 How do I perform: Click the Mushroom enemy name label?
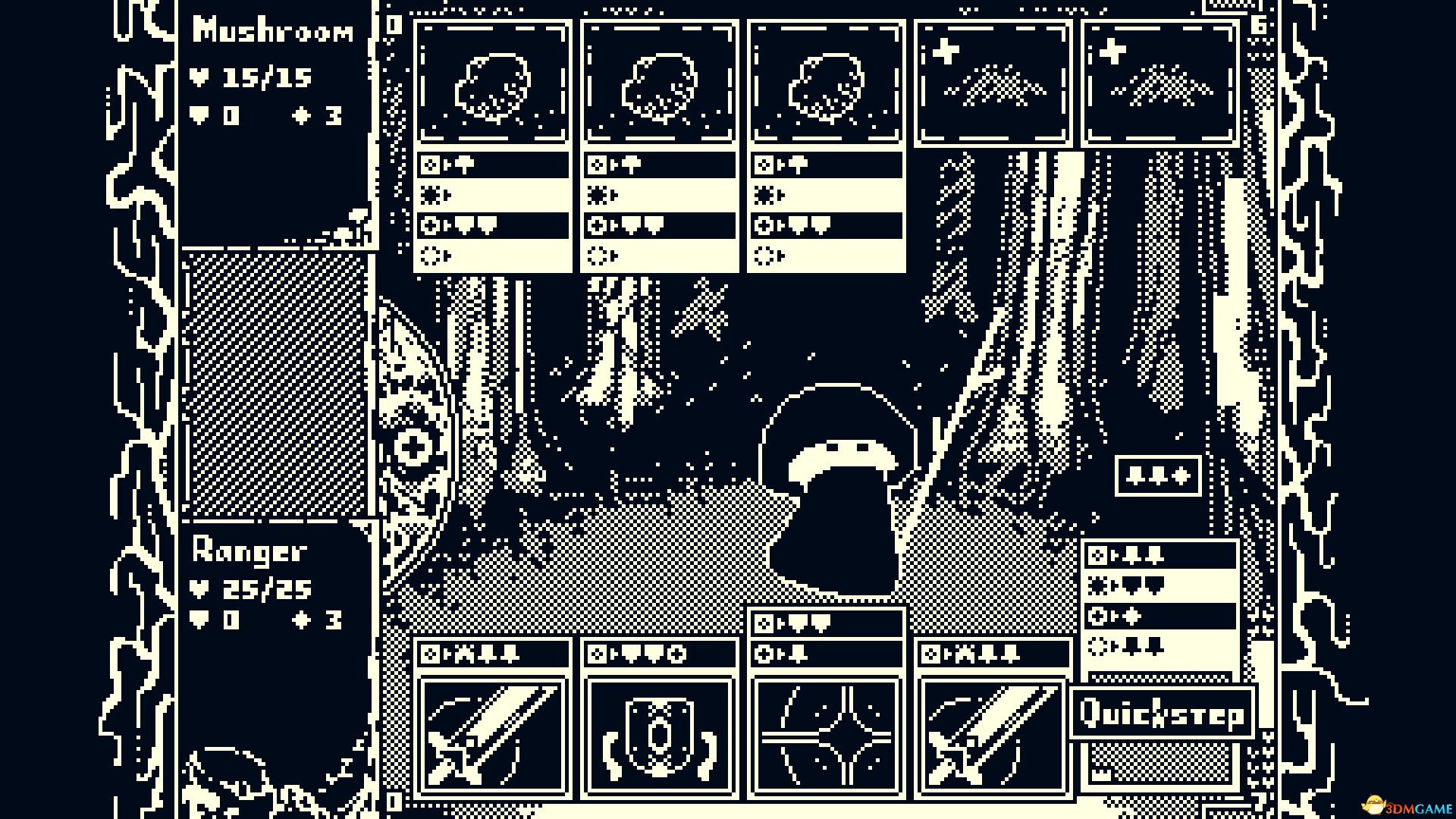click(x=273, y=30)
